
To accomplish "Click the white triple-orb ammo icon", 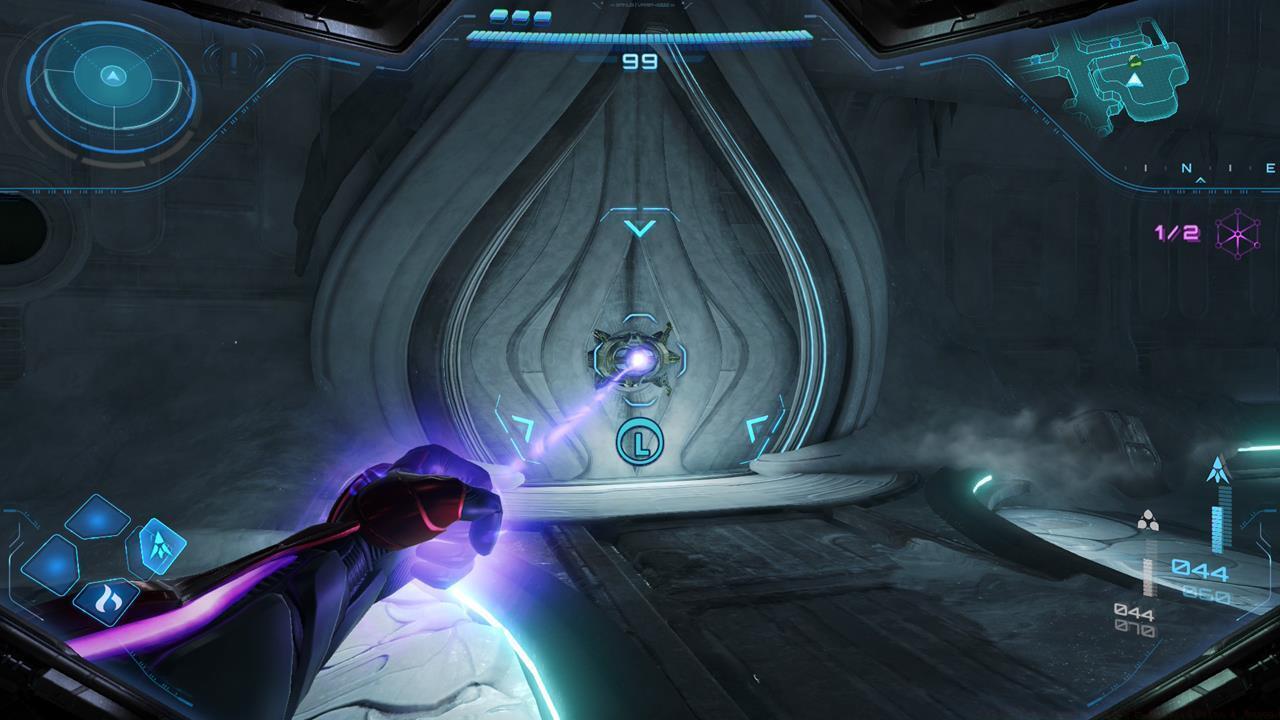I will [1149, 518].
